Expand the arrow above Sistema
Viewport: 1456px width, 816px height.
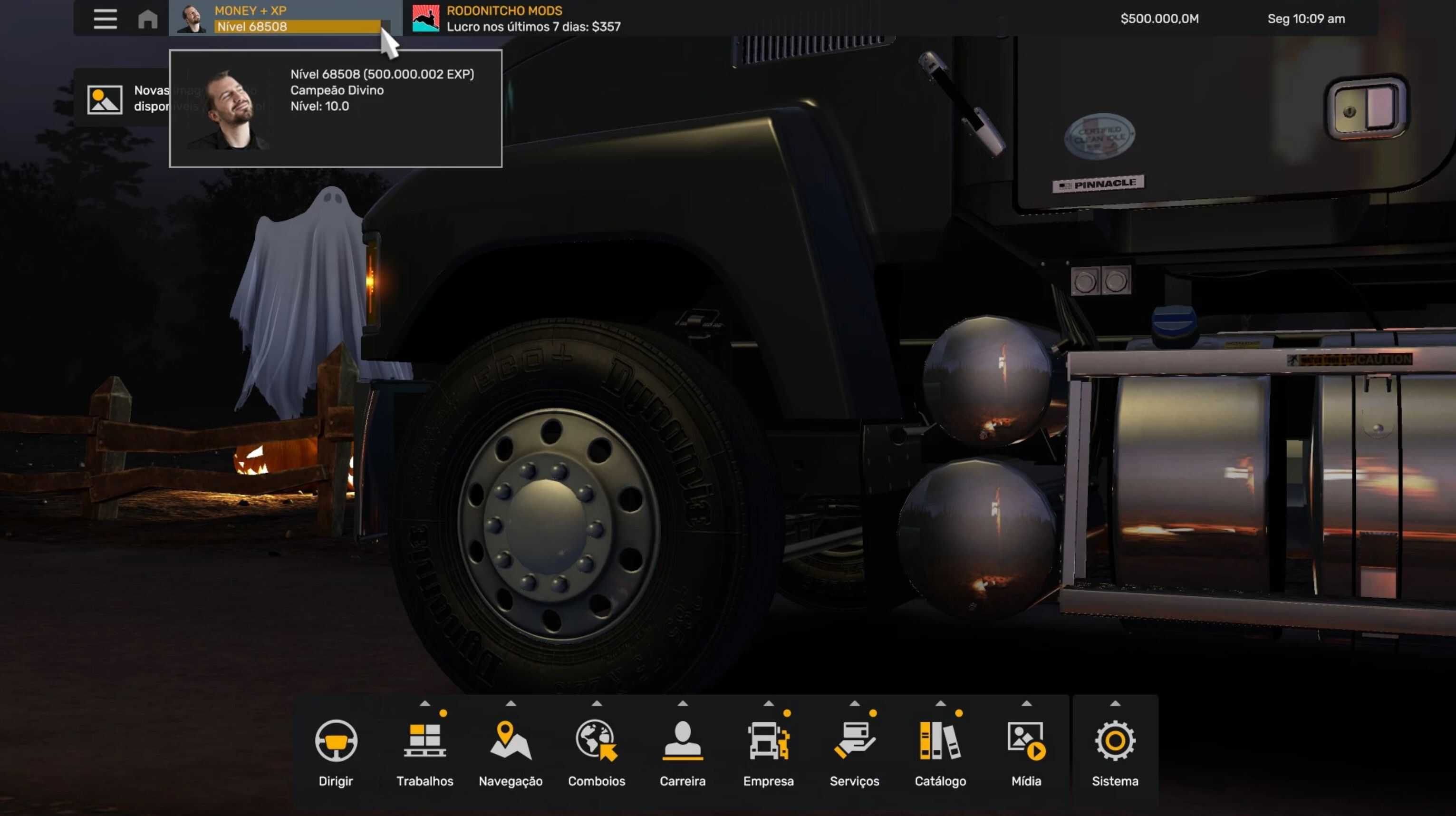(1115, 703)
